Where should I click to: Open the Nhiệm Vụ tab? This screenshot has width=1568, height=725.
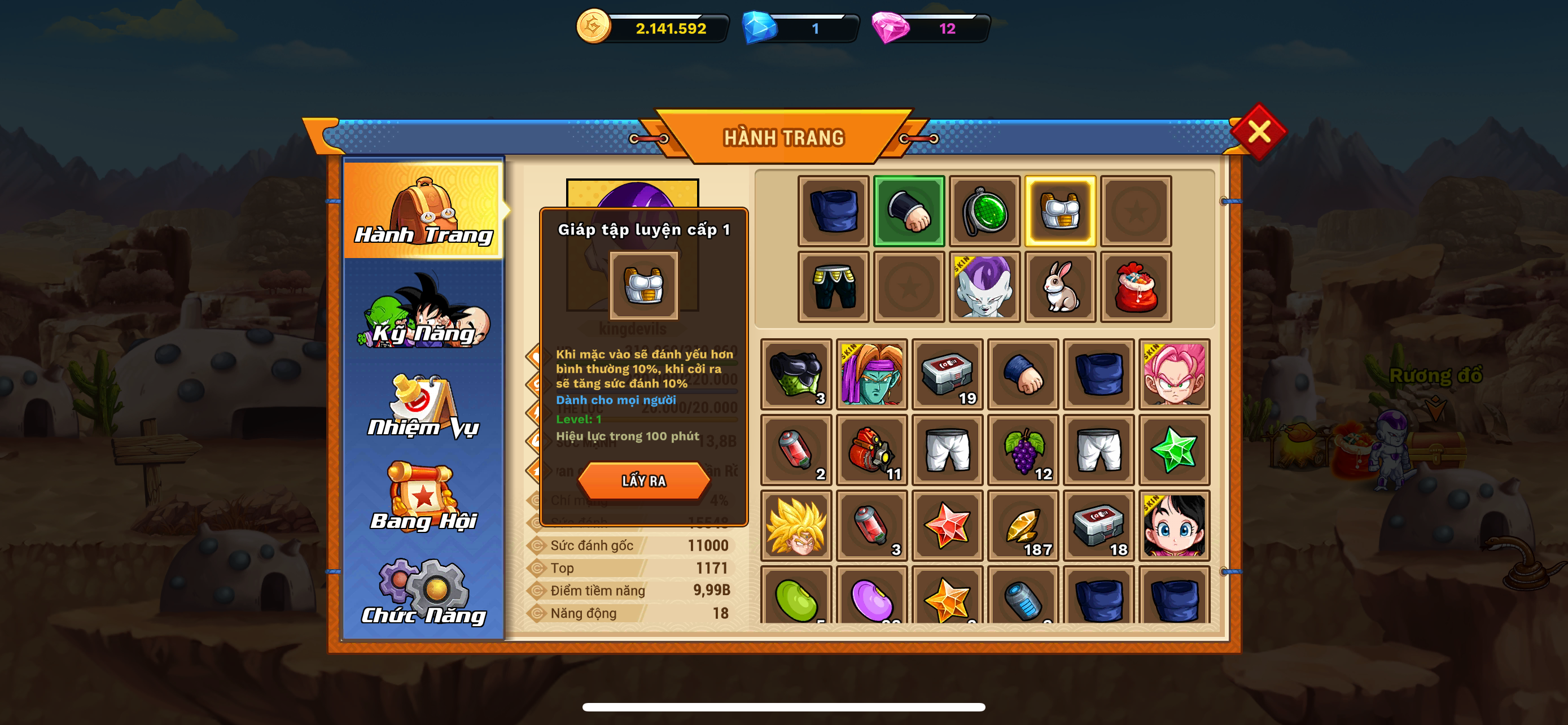[x=424, y=407]
